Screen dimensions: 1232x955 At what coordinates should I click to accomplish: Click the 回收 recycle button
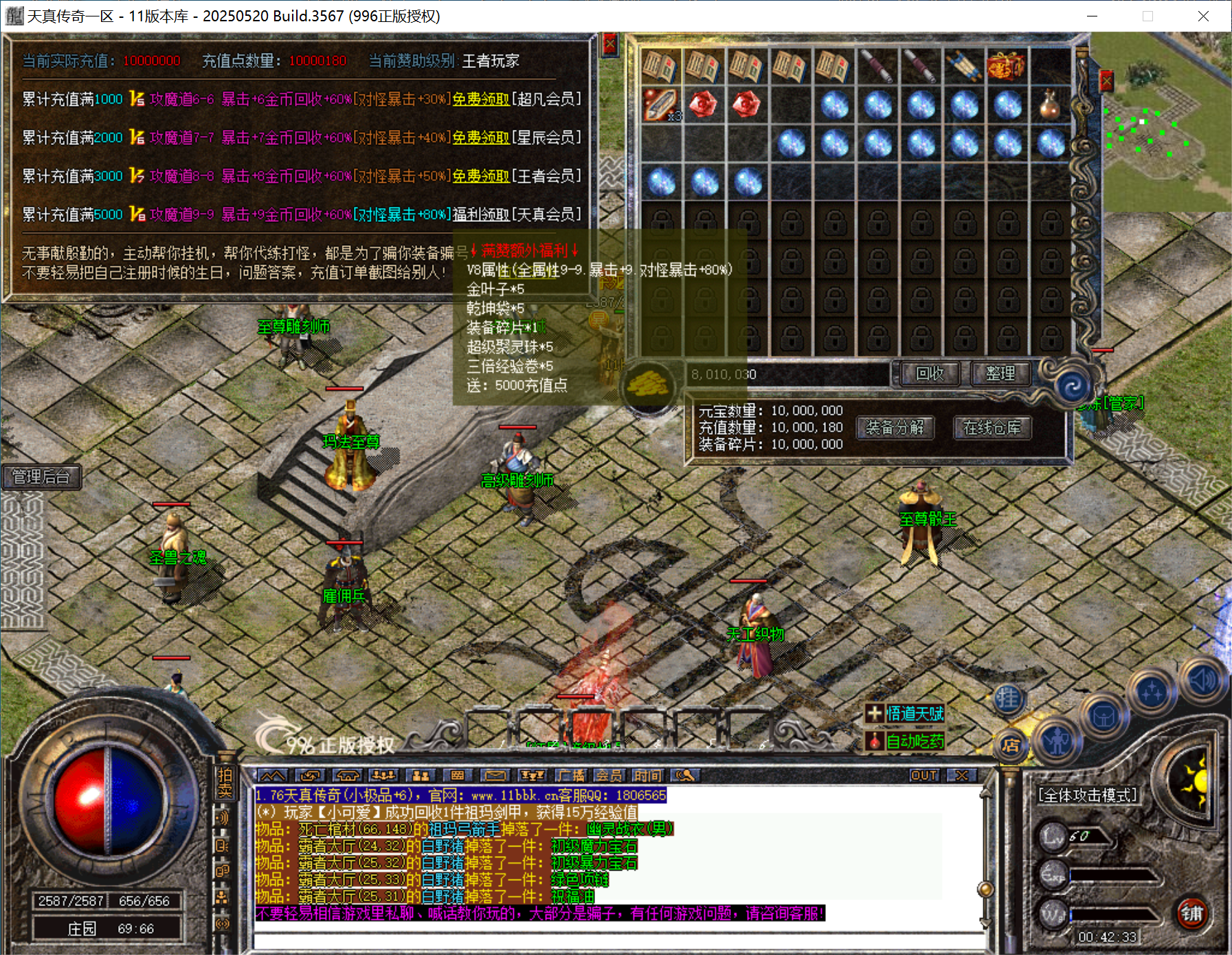(x=930, y=374)
